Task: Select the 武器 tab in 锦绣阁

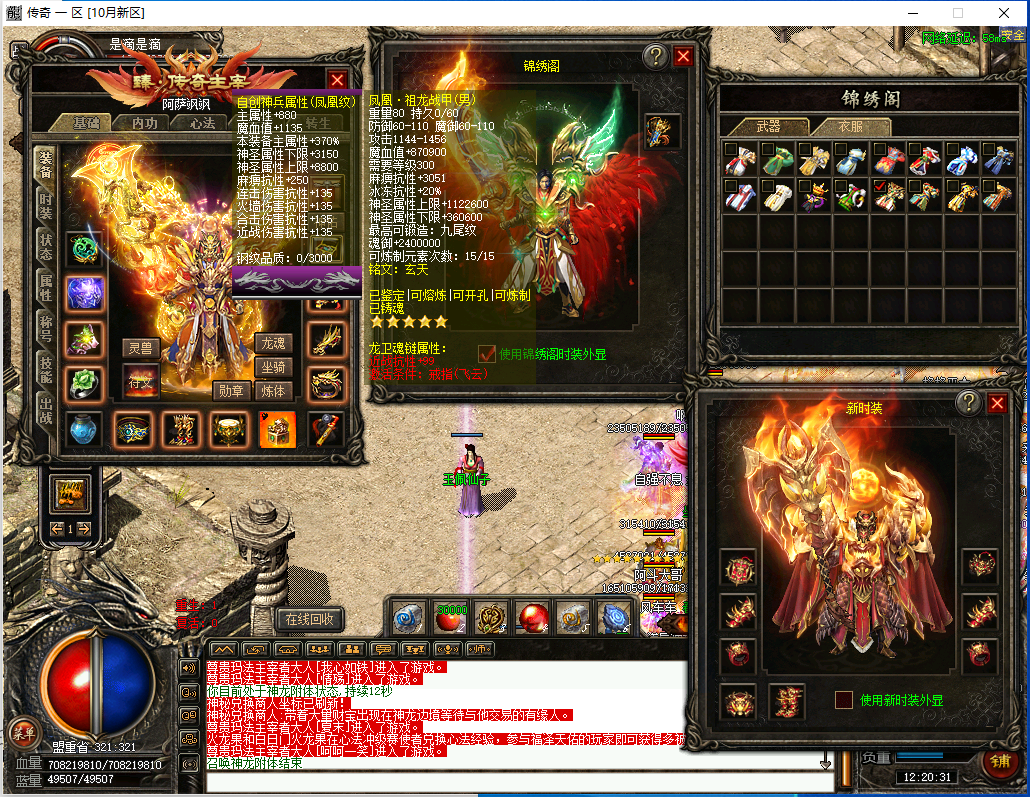Action: (767, 127)
